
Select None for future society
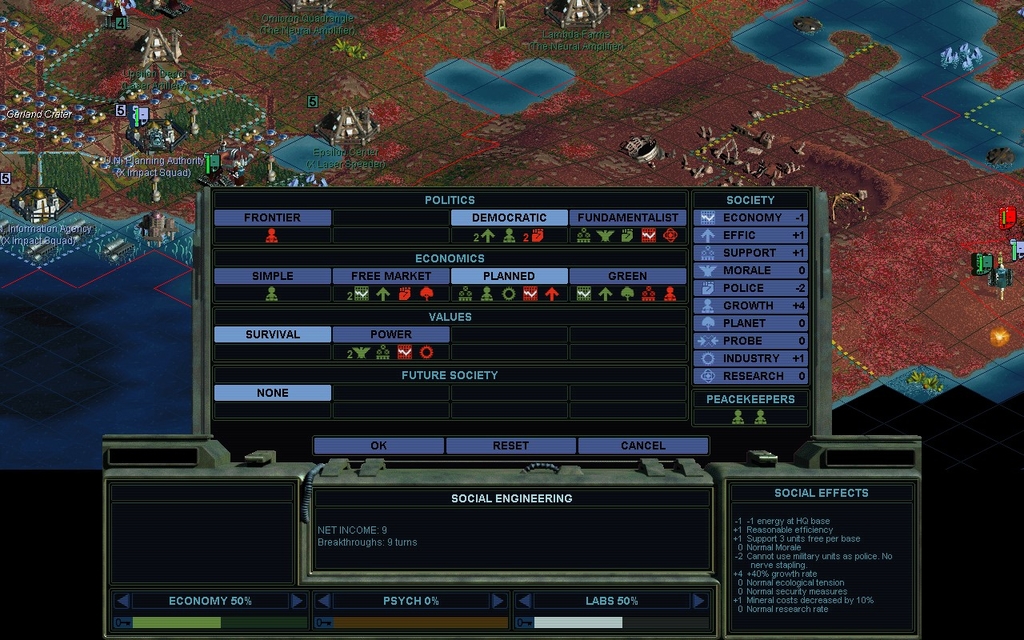(272, 393)
